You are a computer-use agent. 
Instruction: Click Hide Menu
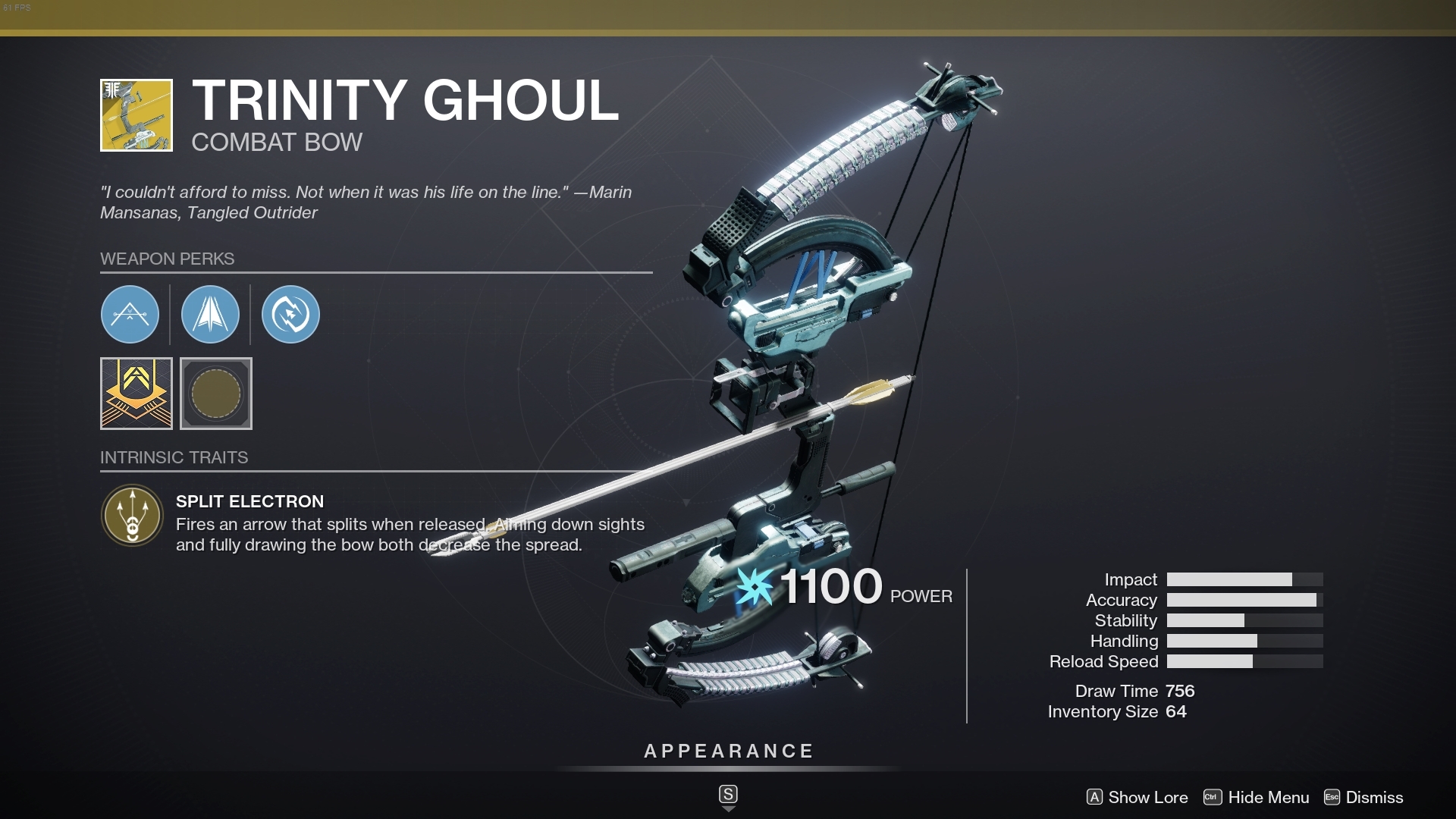[x=1269, y=798]
